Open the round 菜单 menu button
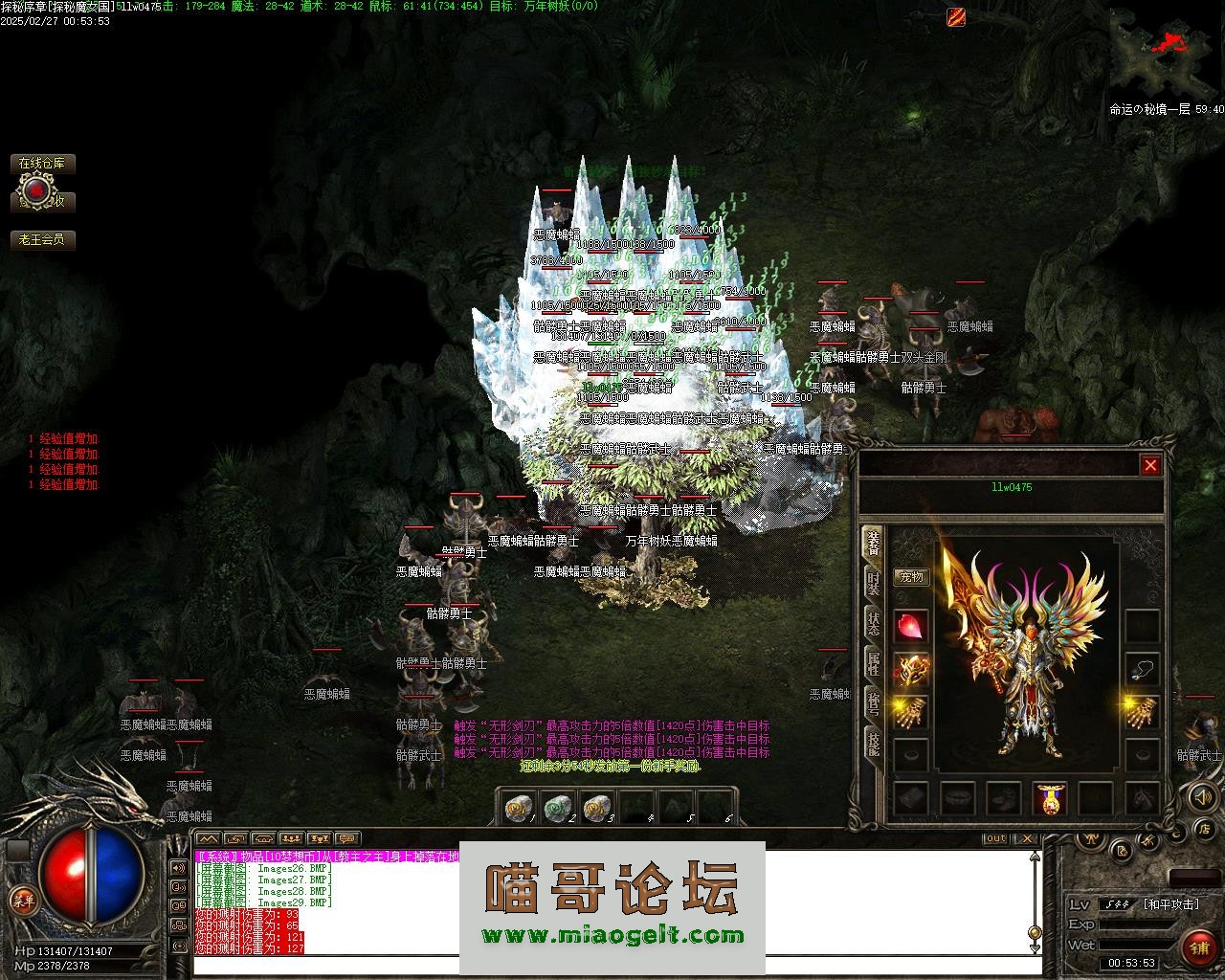1225x980 pixels. coord(23,899)
